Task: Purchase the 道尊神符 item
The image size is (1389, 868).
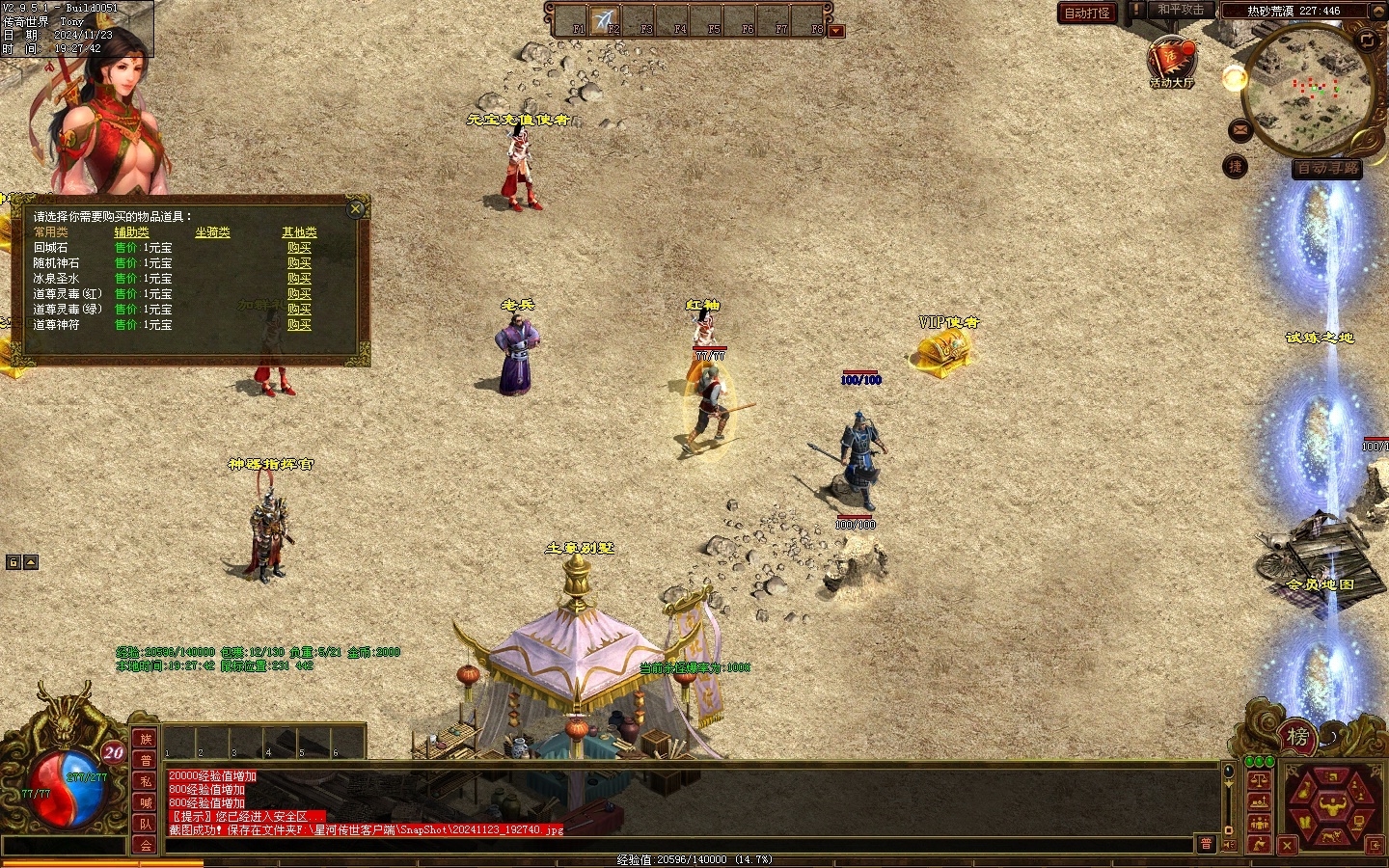Action: coord(299,325)
